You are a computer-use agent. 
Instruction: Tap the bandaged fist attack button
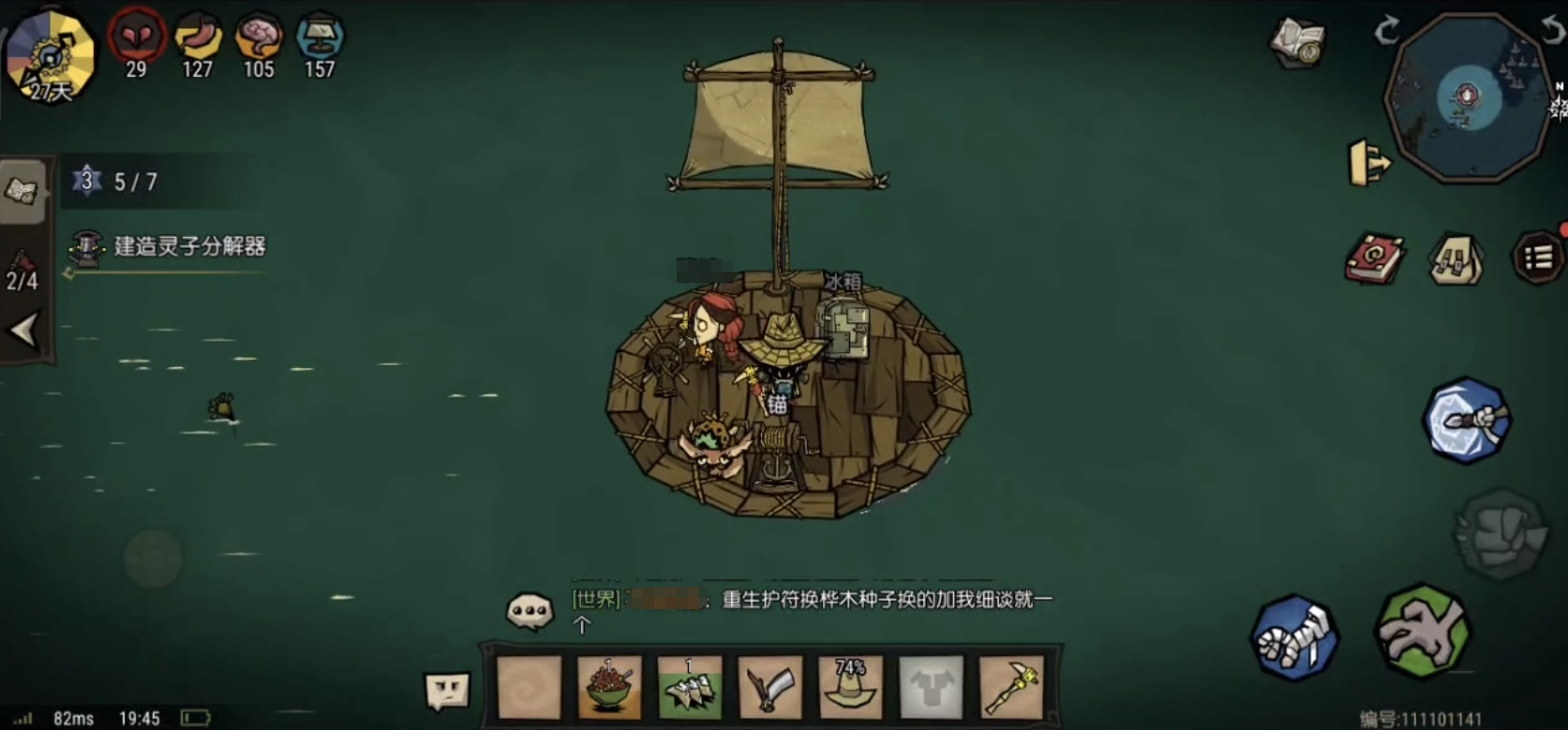click(1295, 637)
